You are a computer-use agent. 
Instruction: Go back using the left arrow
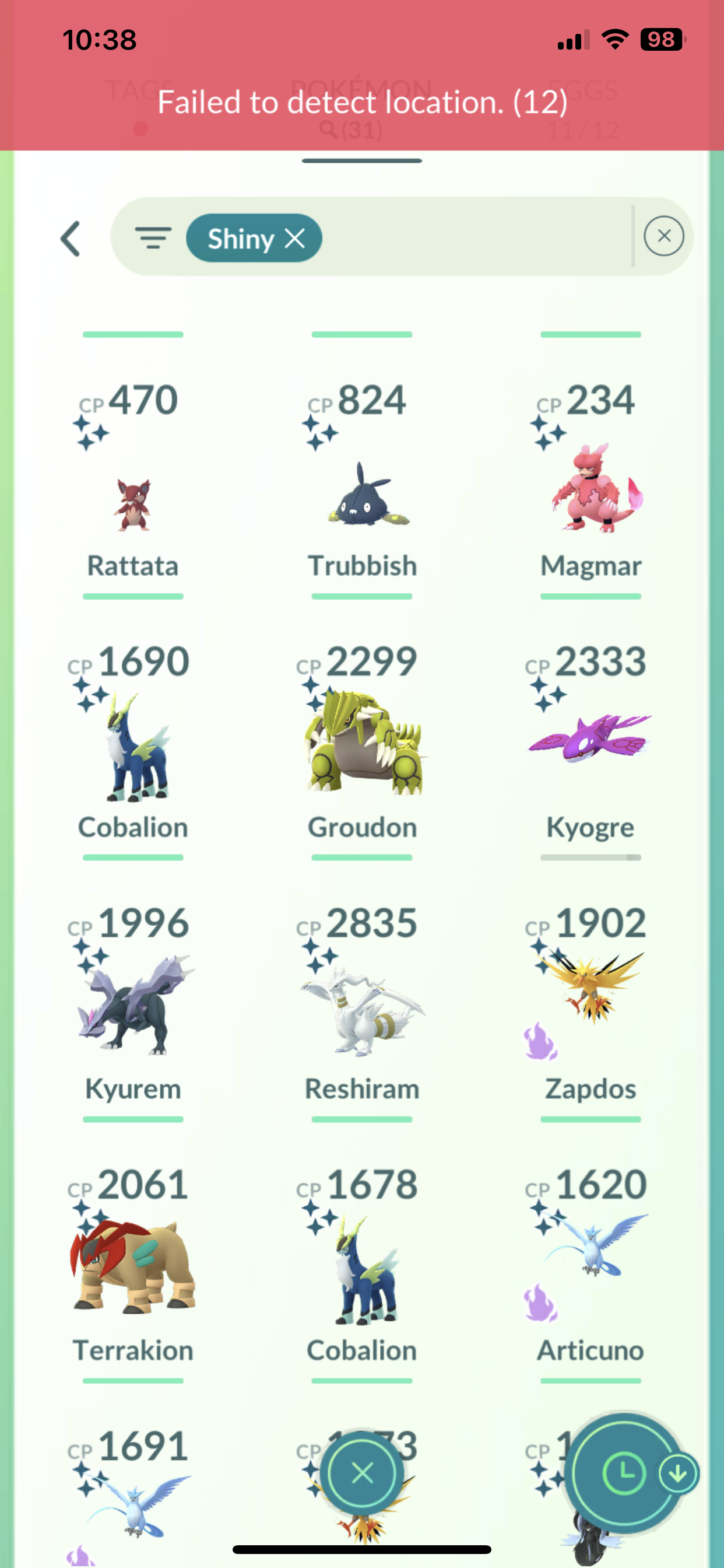coord(71,239)
